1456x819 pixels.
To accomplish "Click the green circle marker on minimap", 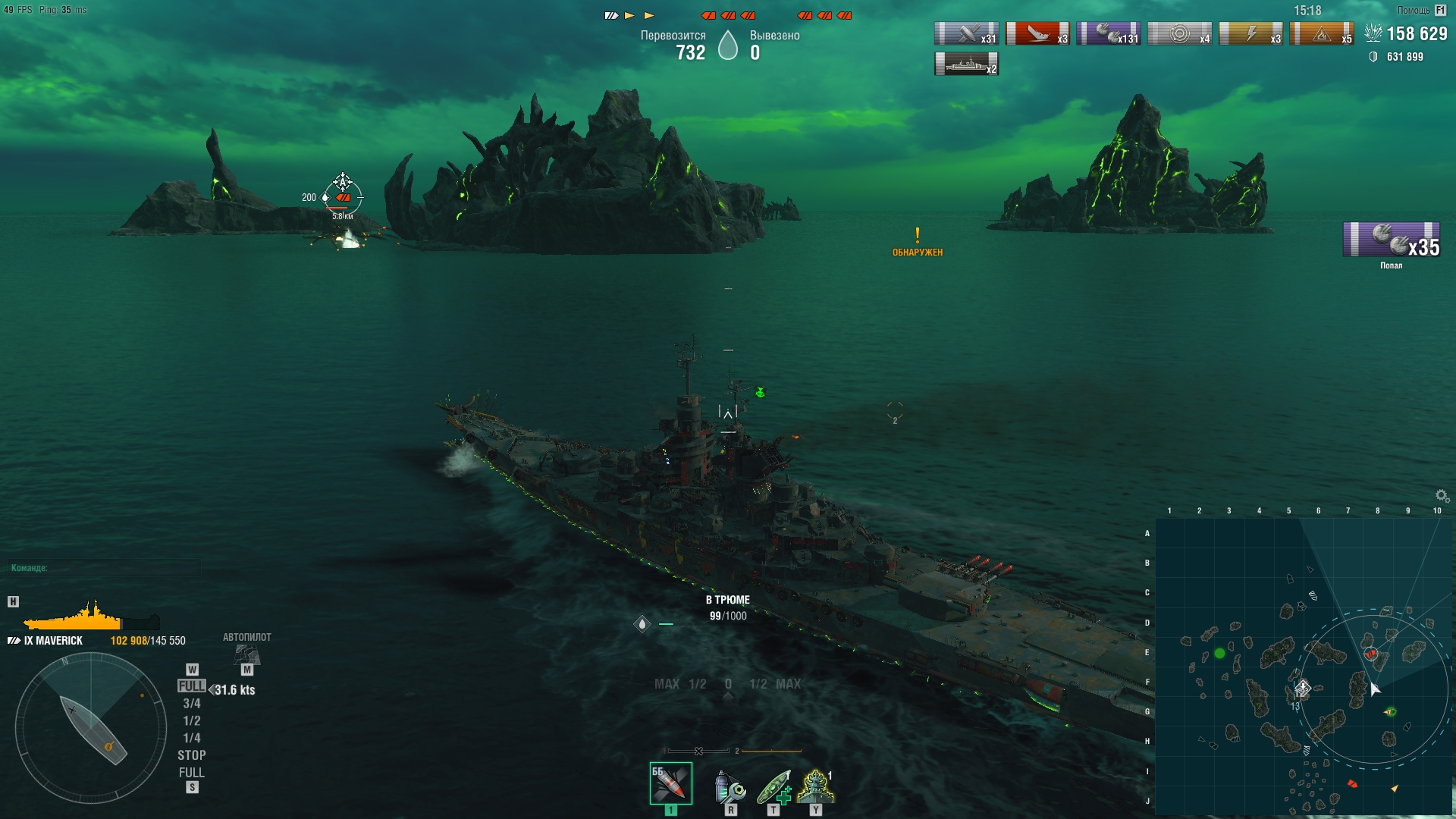I will tap(1219, 653).
